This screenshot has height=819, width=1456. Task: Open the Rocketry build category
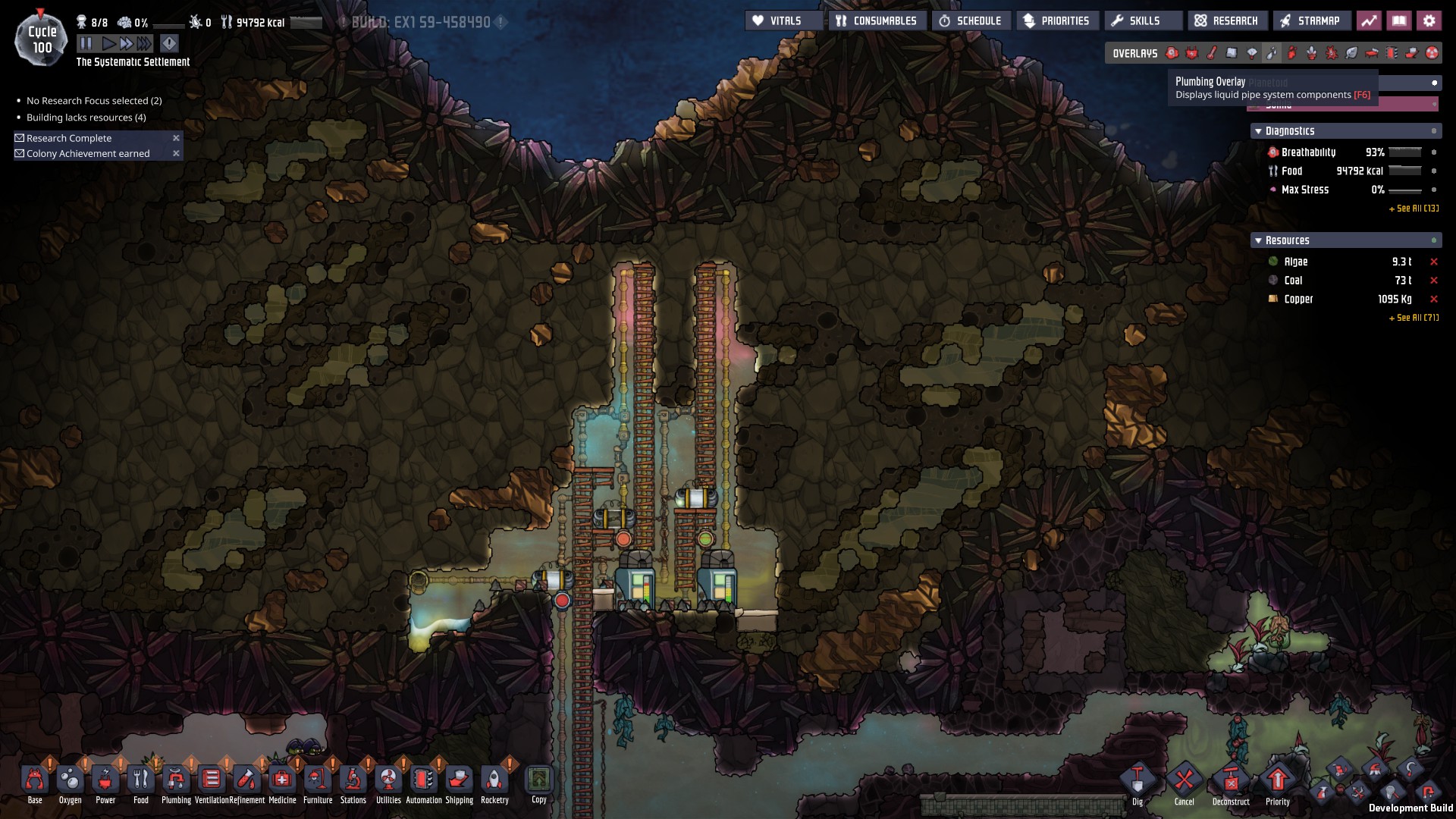point(494,781)
